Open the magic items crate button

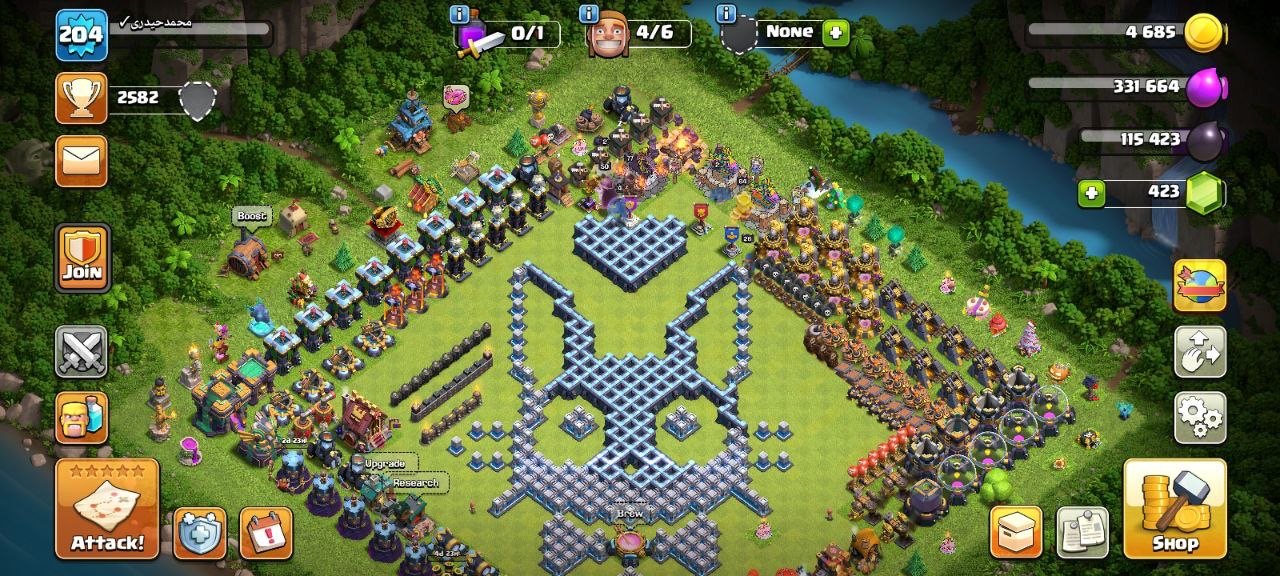pos(1016,532)
